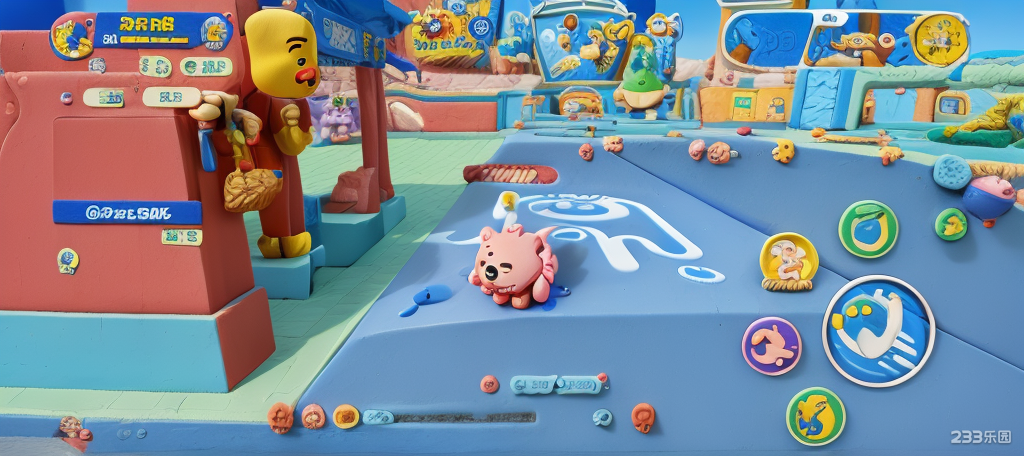The height and width of the screenshot is (456, 1024).
Task: Activate the purple circular skill button
Action: tap(771, 346)
